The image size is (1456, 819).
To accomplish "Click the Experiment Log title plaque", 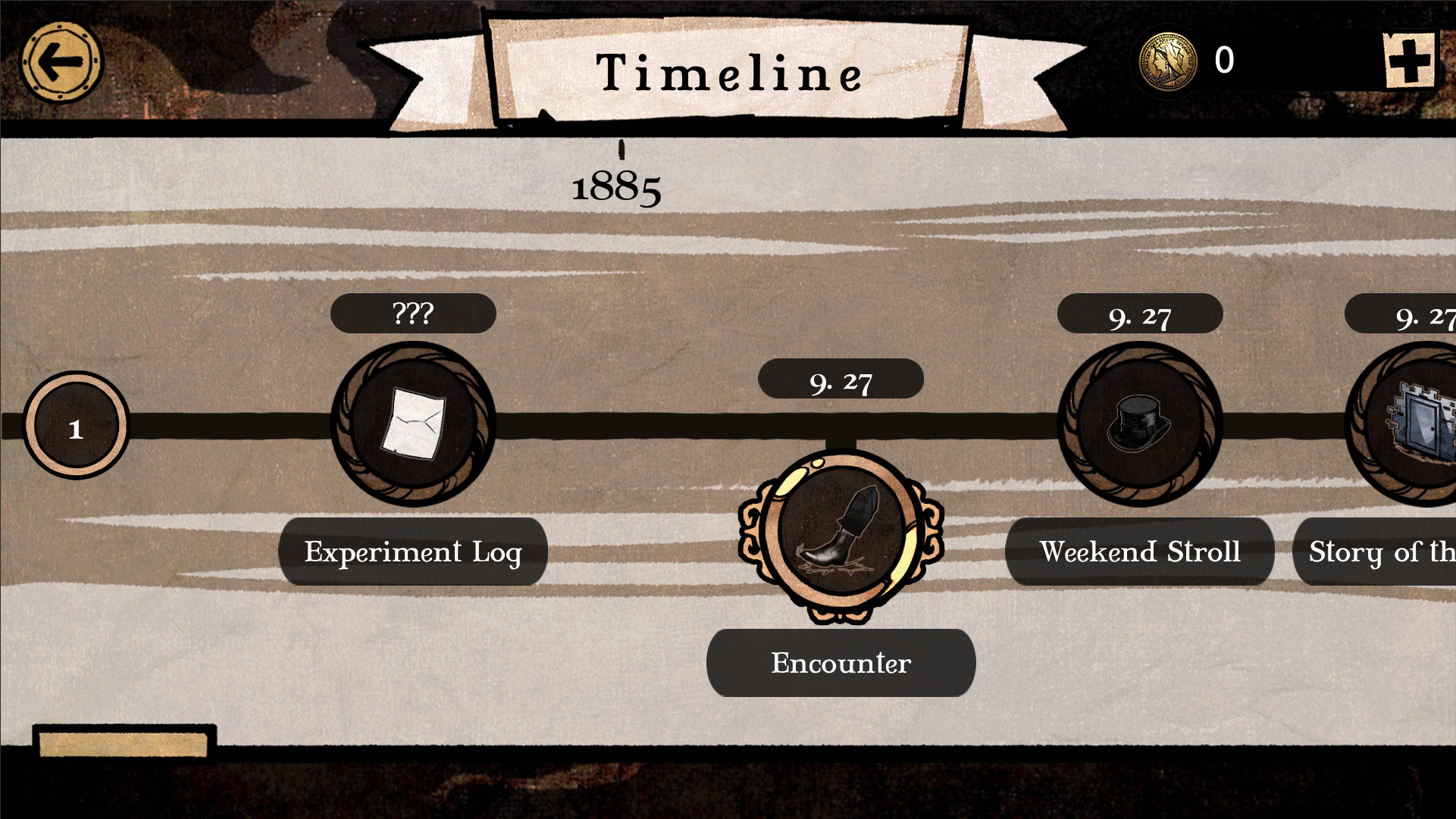I will coord(413,552).
